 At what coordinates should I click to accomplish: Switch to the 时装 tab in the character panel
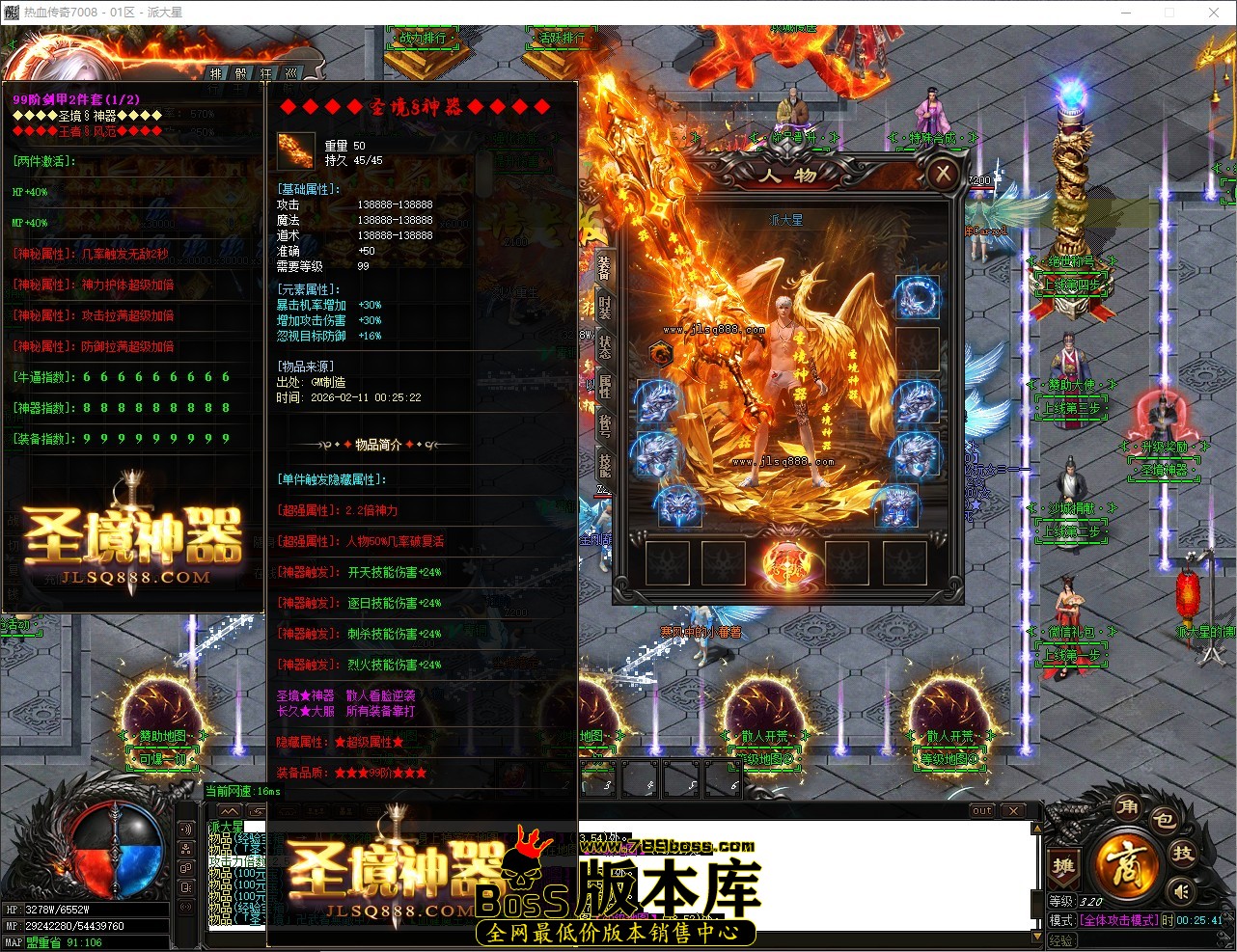(604, 310)
